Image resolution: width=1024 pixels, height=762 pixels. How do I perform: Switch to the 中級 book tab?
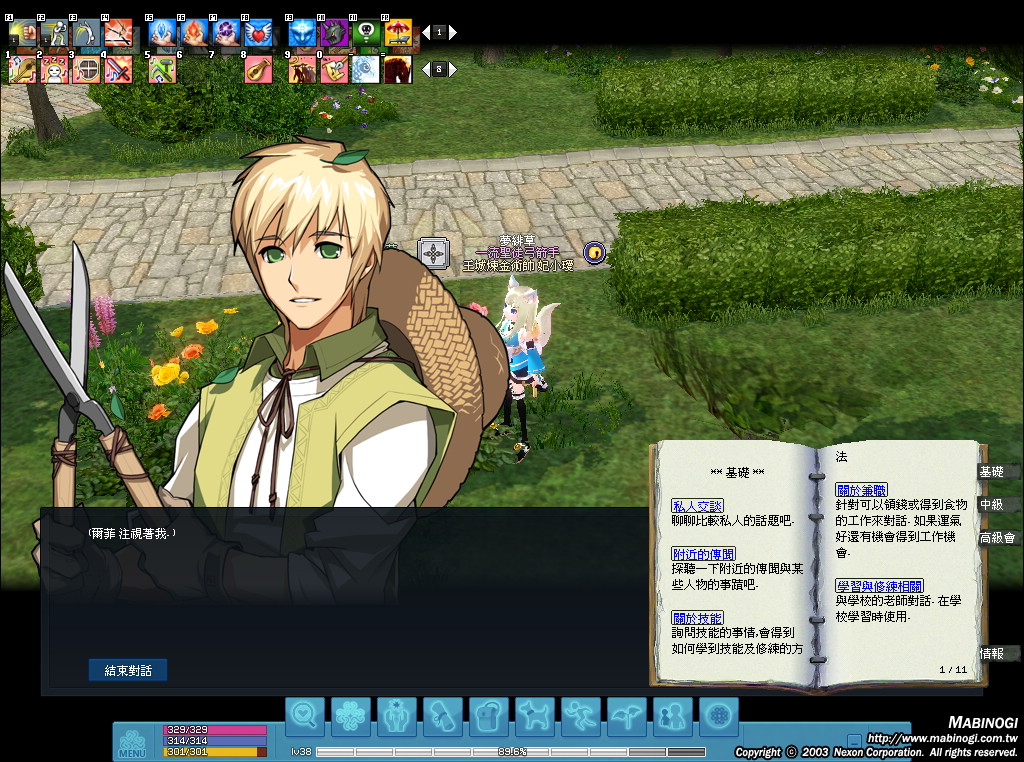[992, 505]
